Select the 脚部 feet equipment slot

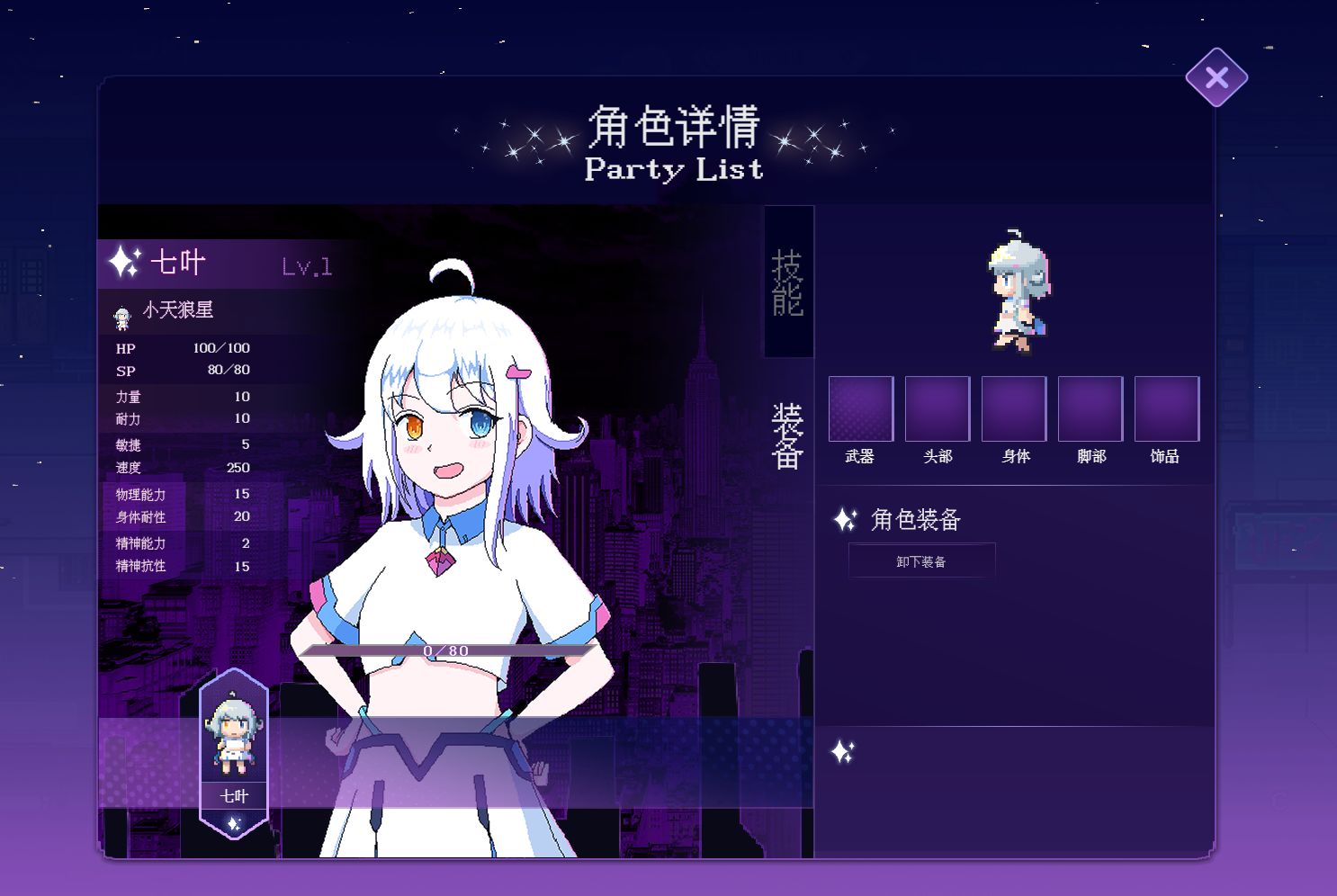pyautogui.click(x=1090, y=408)
